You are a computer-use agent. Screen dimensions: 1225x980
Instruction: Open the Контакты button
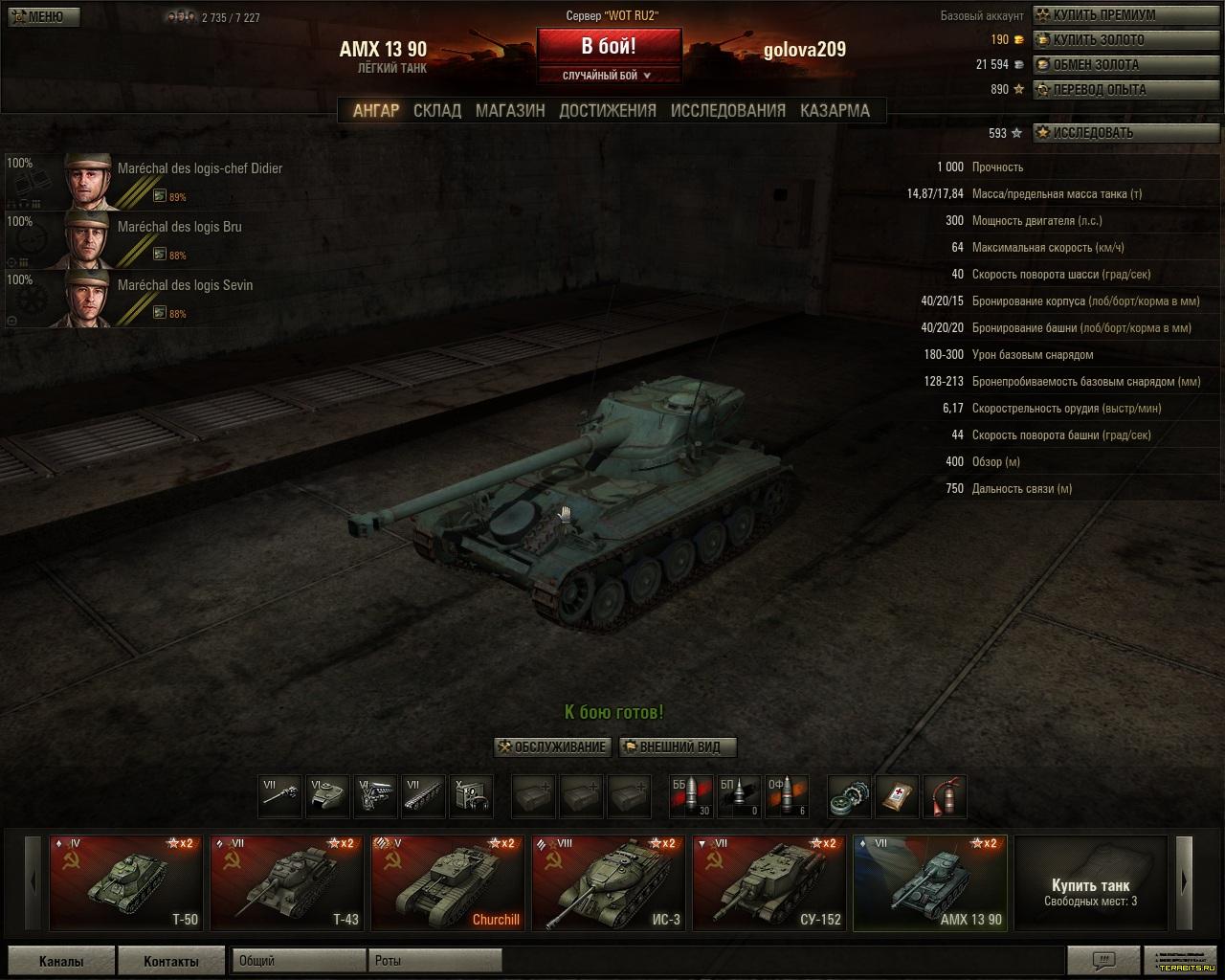coord(170,961)
